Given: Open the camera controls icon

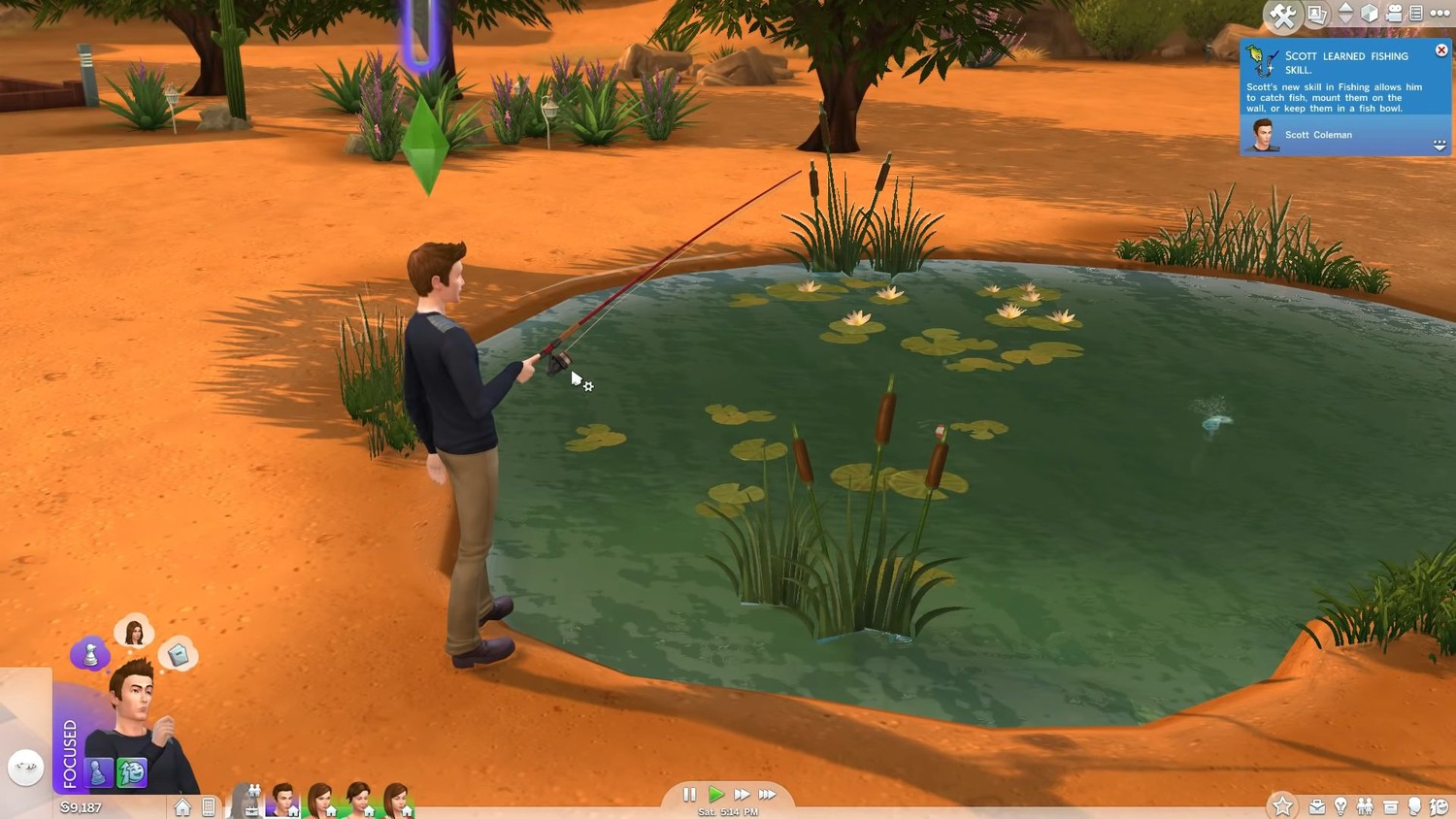Looking at the screenshot, I should (x=1394, y=14).
